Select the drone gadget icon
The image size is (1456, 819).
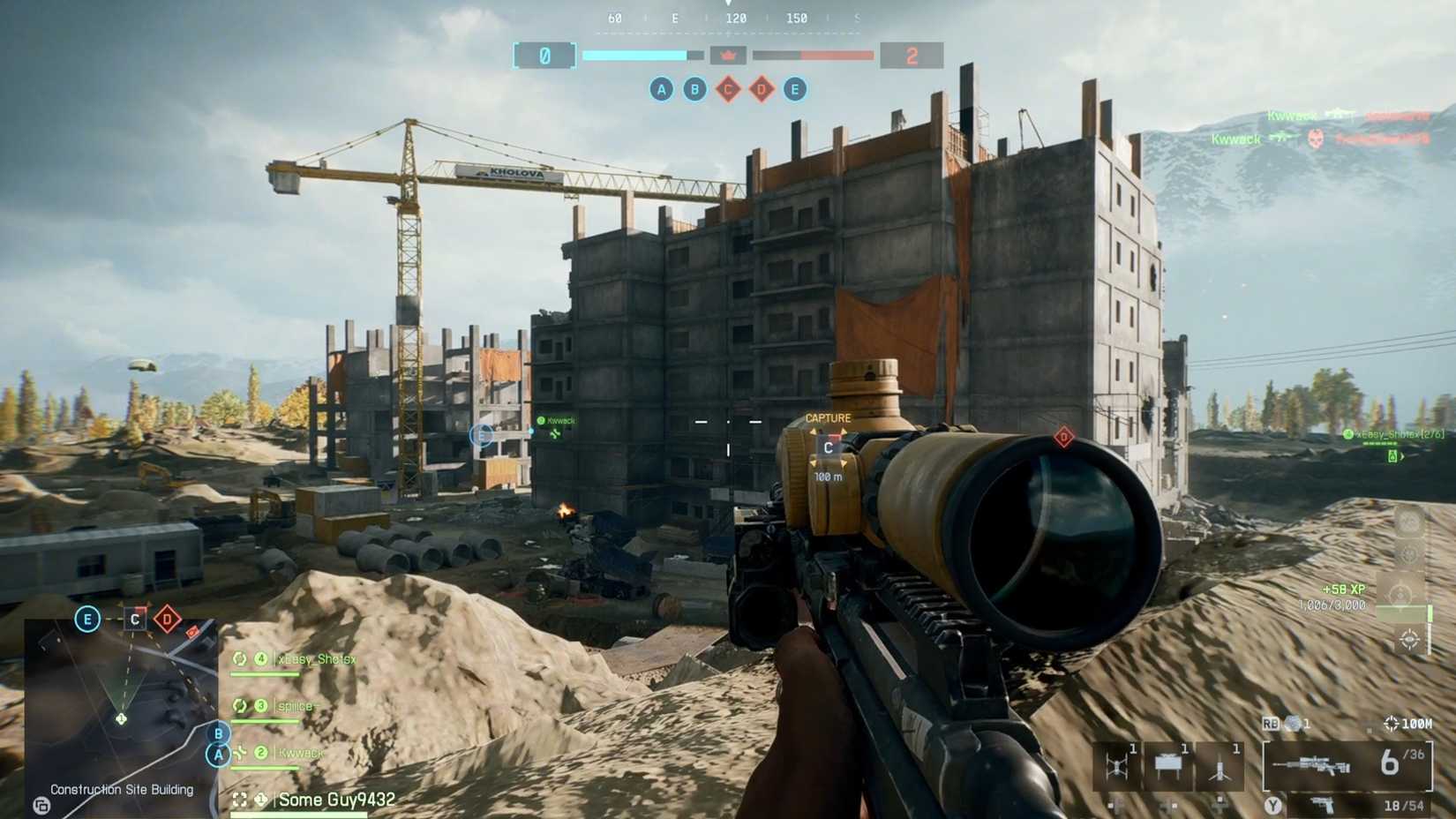[x=1118, y=764]
